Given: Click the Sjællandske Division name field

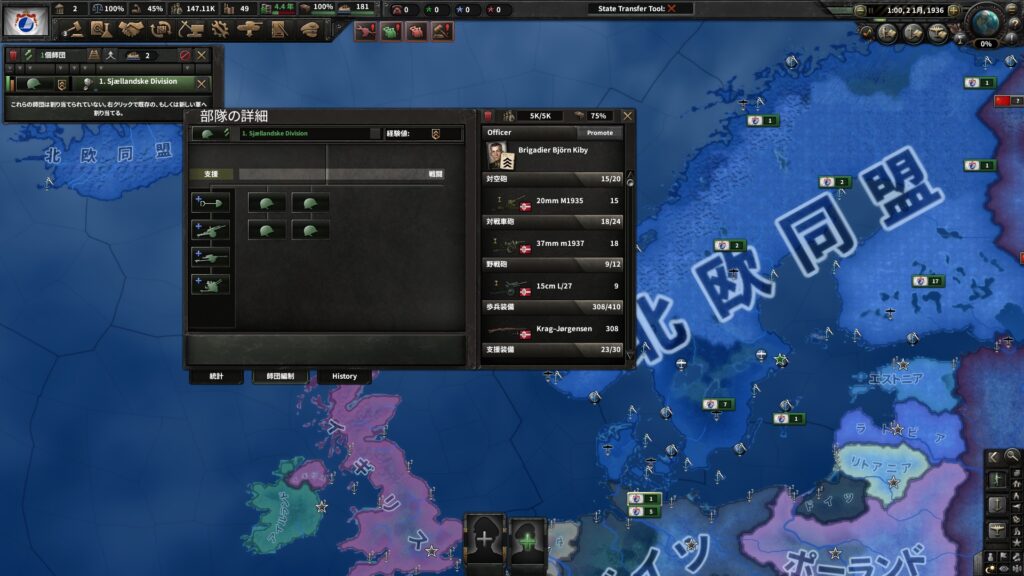Looking at the screenshot, I should pyautogui.click(x=308, y=133).
